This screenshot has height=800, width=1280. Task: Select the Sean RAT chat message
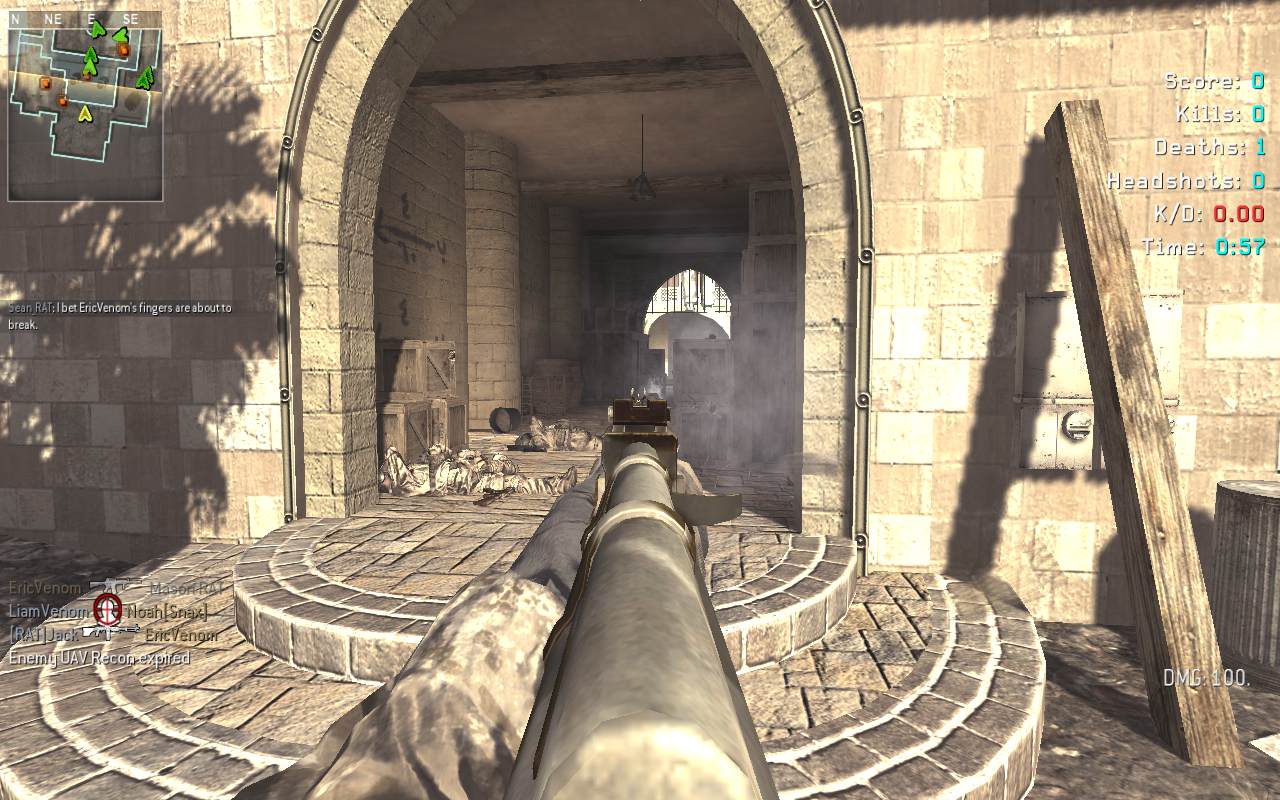(120, 316)
